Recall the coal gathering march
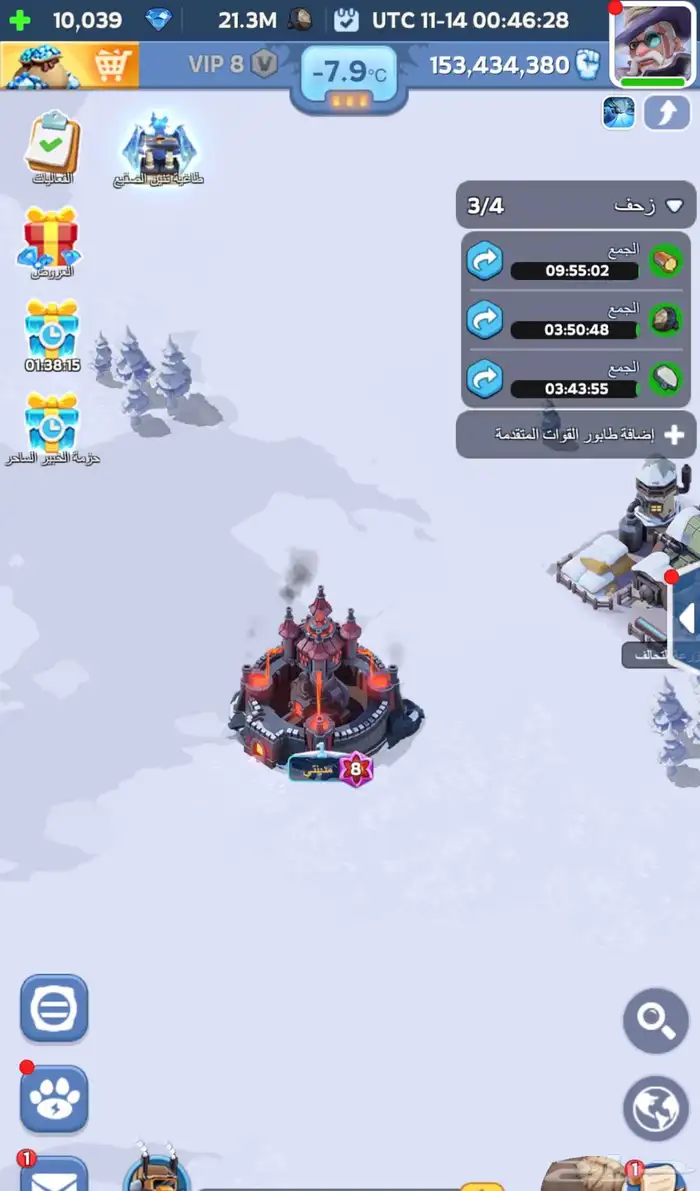The image size is (700, 1191). point(485,321)
